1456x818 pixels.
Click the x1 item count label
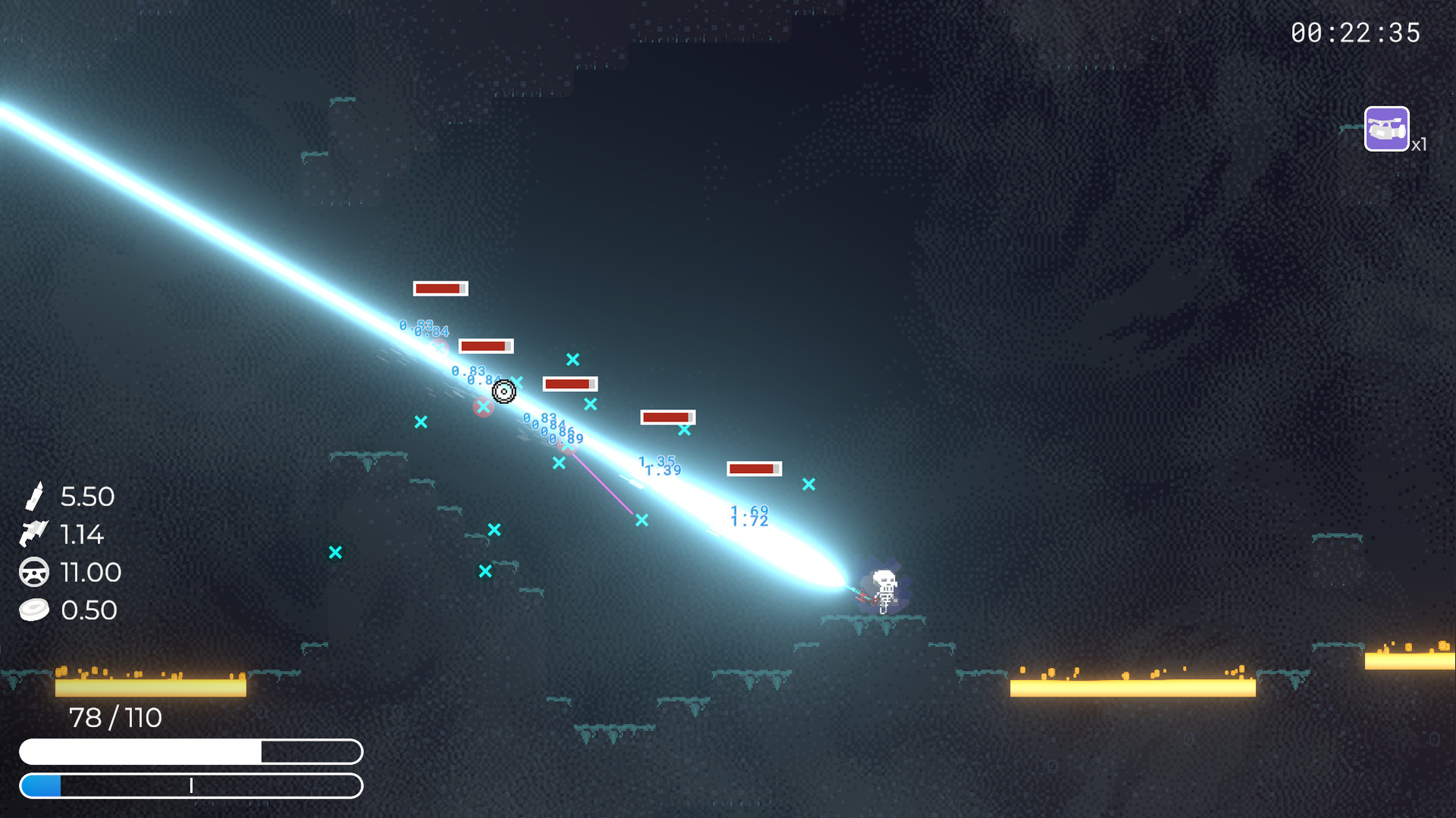click(x=1418, y=145)
